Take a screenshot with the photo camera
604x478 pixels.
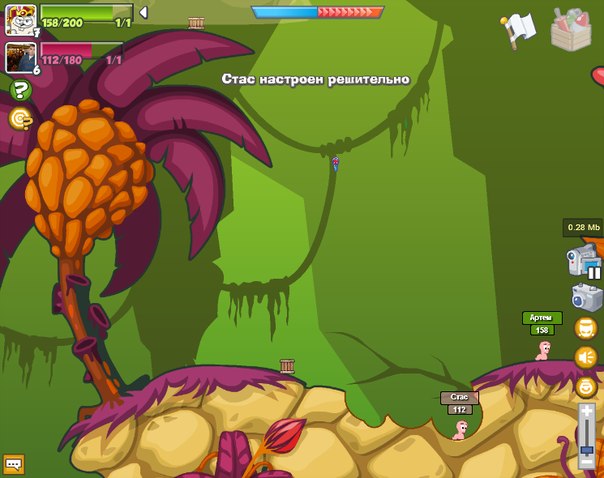point(586,297)
